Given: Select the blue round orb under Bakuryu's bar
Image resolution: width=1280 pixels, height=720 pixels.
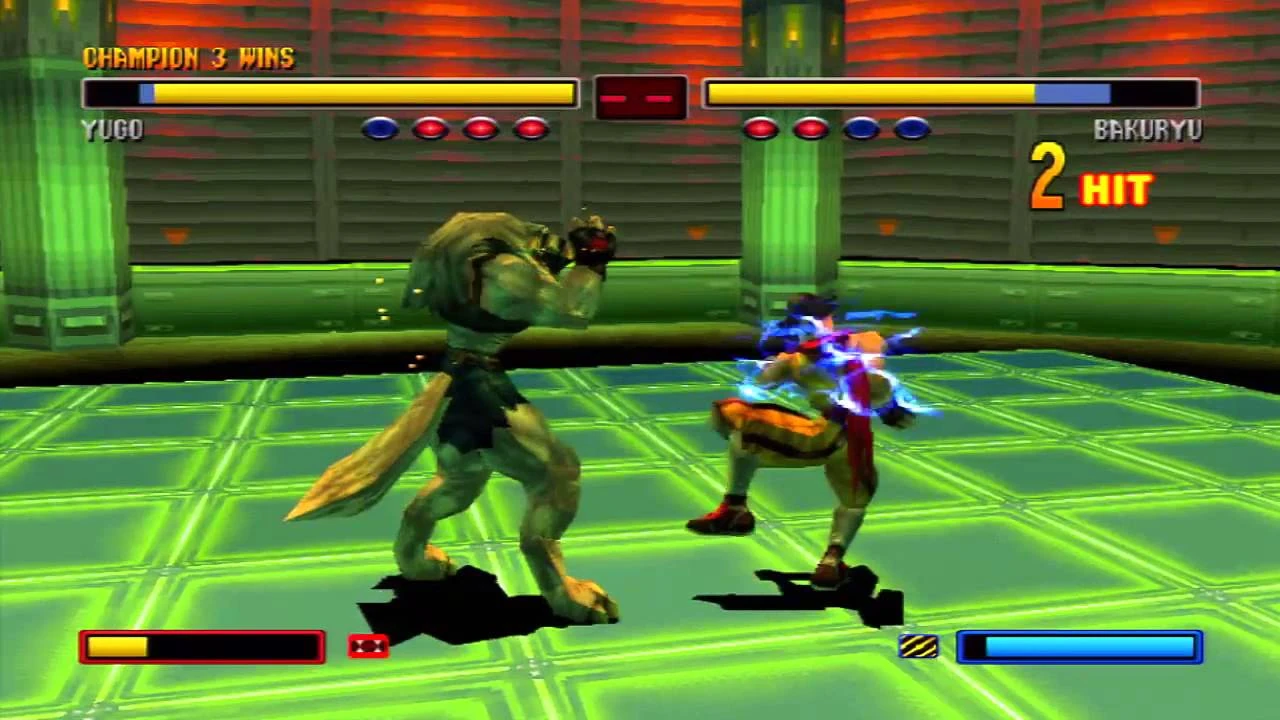Looking at the screenshot, I should (x=861, y=129).
